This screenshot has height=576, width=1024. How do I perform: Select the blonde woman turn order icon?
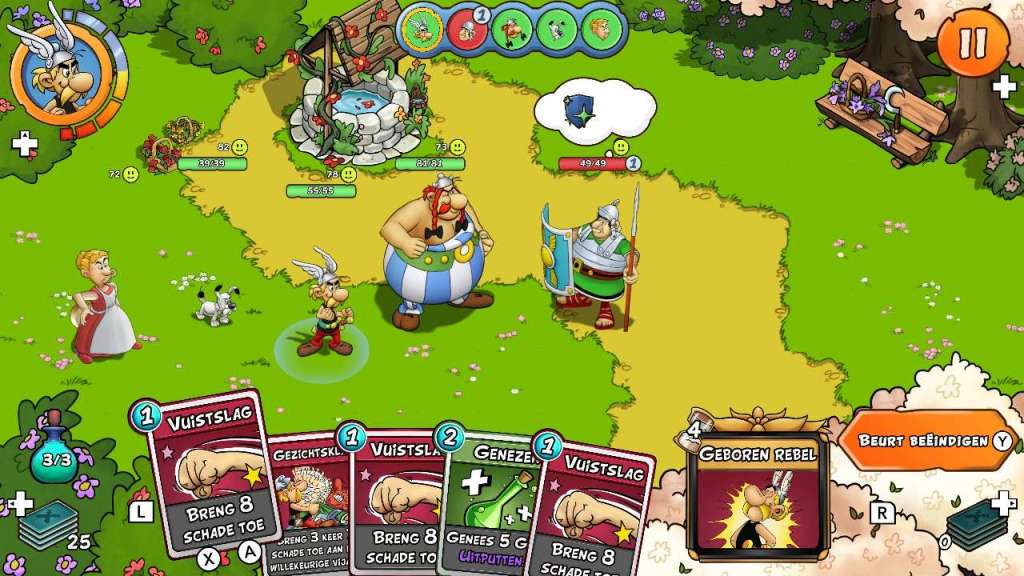[600, 30]
